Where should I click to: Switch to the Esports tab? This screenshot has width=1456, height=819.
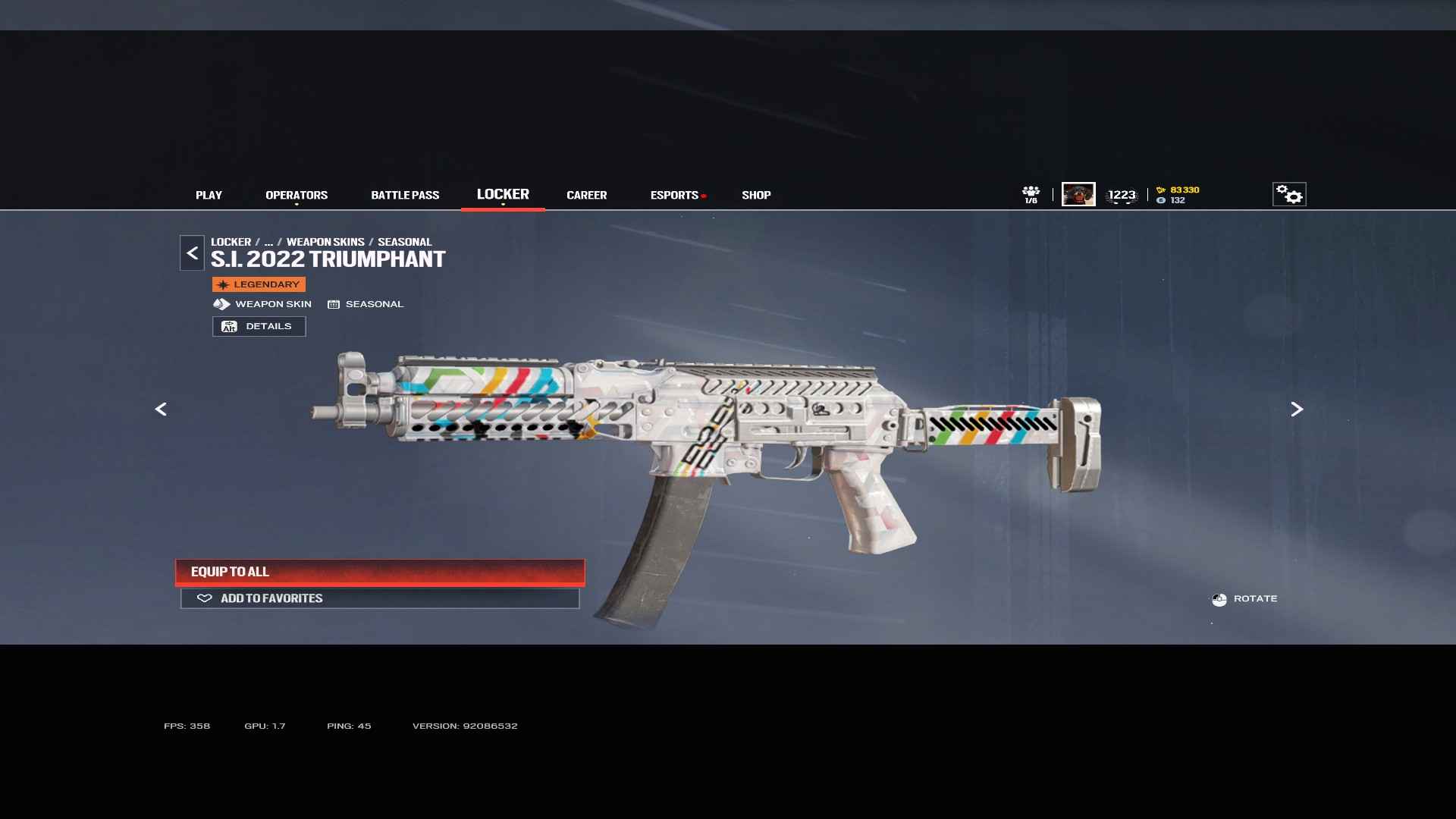point(674,195)
